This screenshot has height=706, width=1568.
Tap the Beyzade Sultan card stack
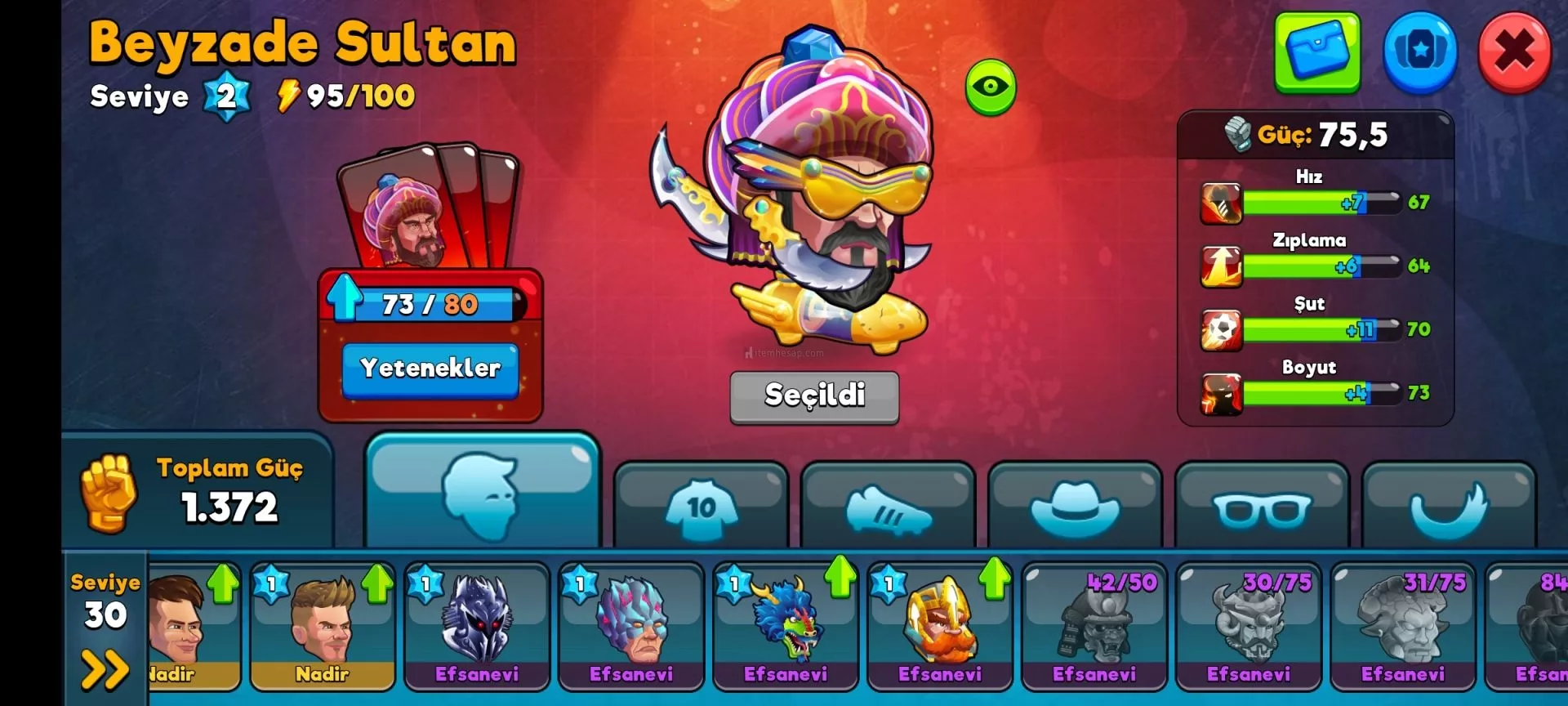(x=428, y=208)
